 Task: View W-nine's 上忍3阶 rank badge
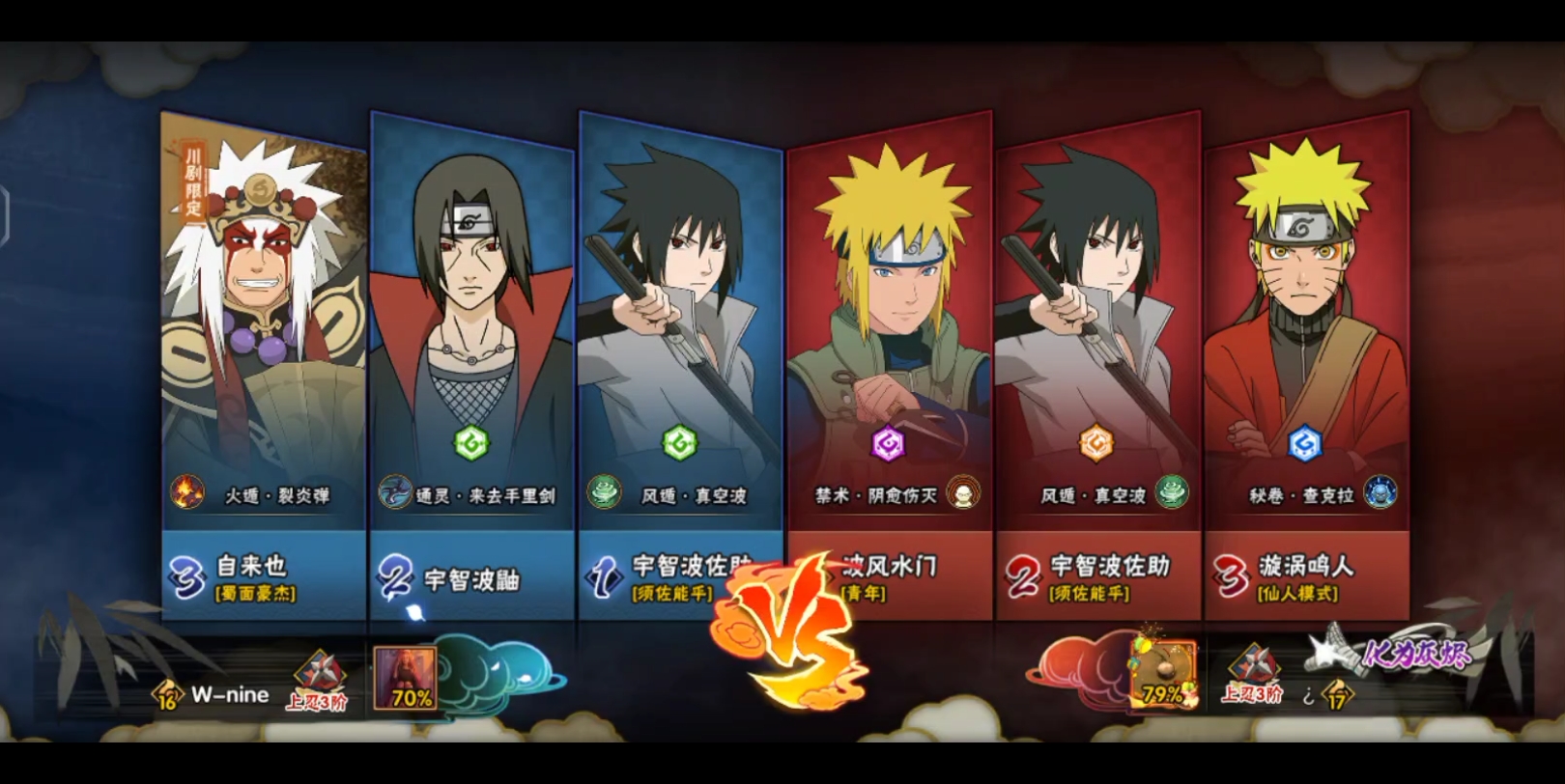tap(318, 682)
